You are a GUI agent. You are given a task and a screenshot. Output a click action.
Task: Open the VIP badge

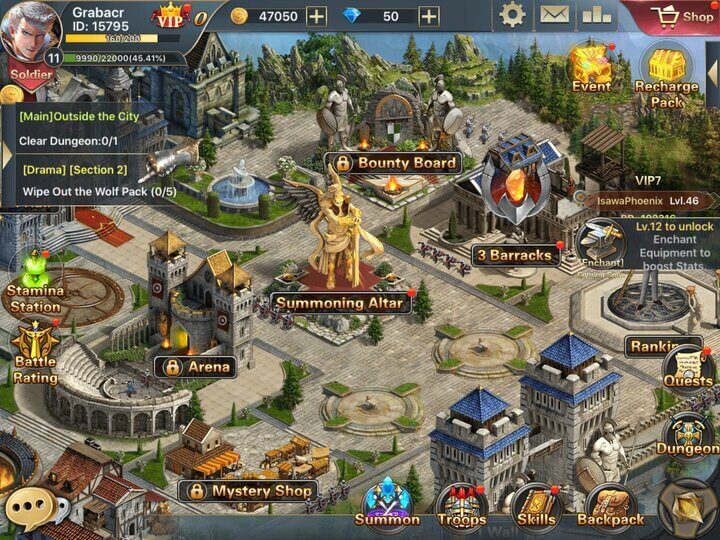(170, 16)
